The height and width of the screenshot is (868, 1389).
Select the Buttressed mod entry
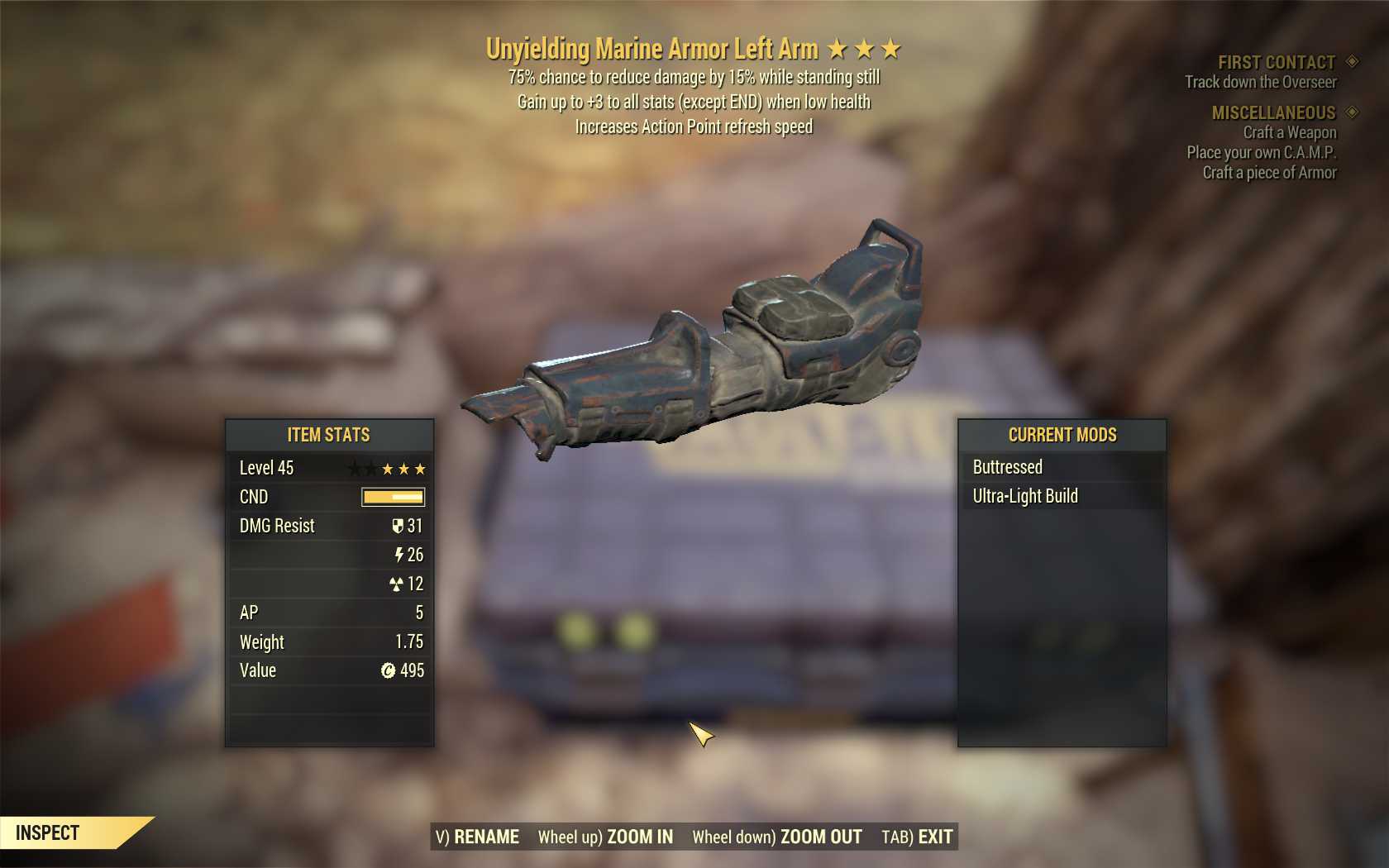(1007, 467)
